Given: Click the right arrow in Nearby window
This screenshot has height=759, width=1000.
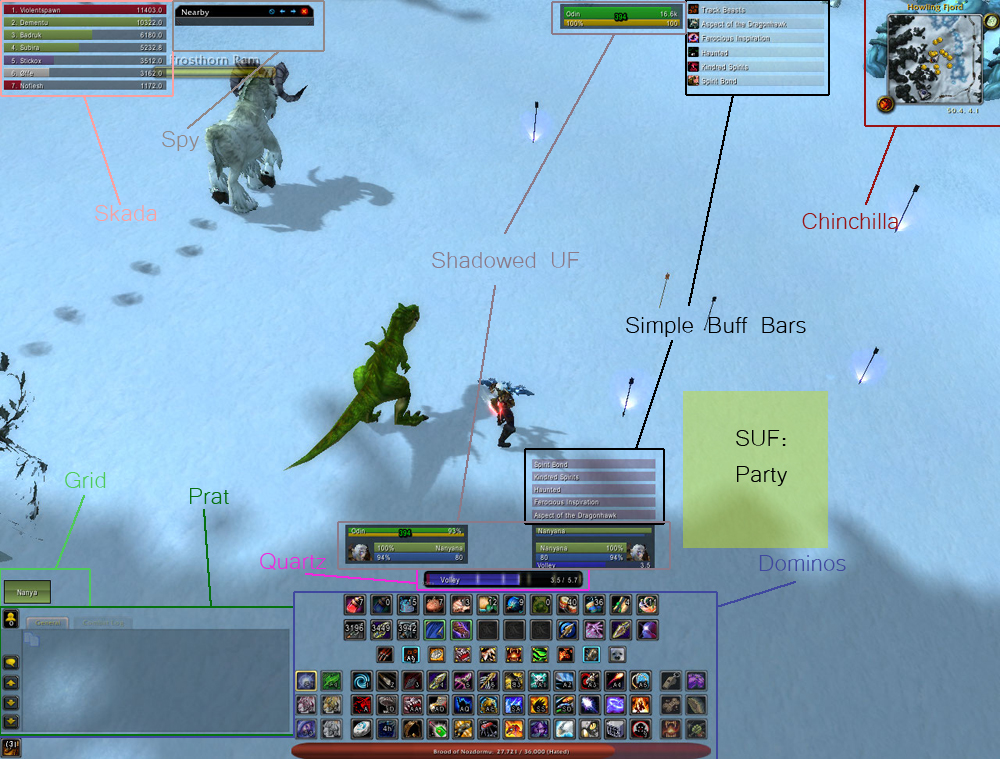Looking at the screenshot, I should click(293, 12).
